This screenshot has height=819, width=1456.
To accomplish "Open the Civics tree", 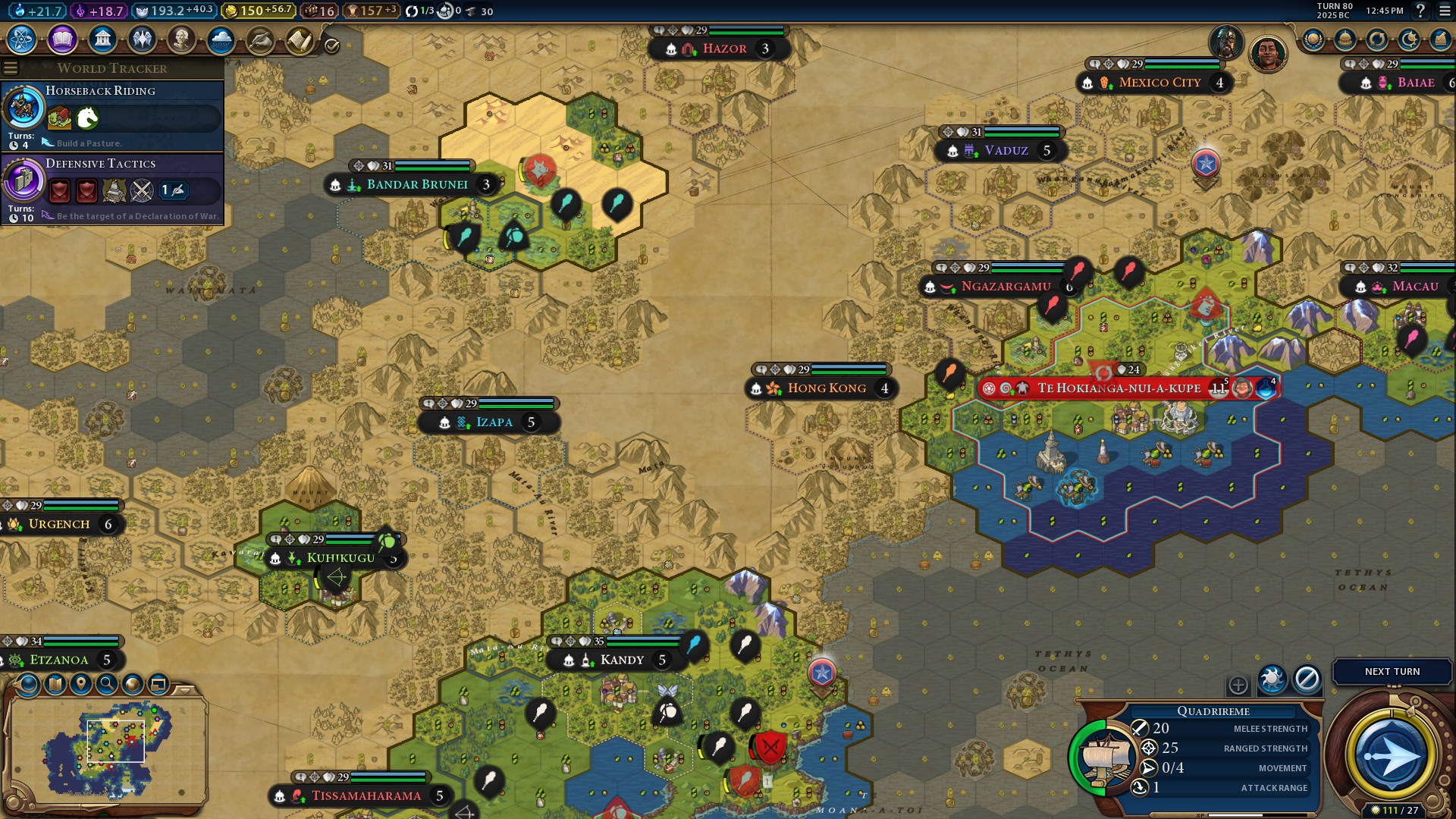I will pyautogui.click(x=61, y=39).
